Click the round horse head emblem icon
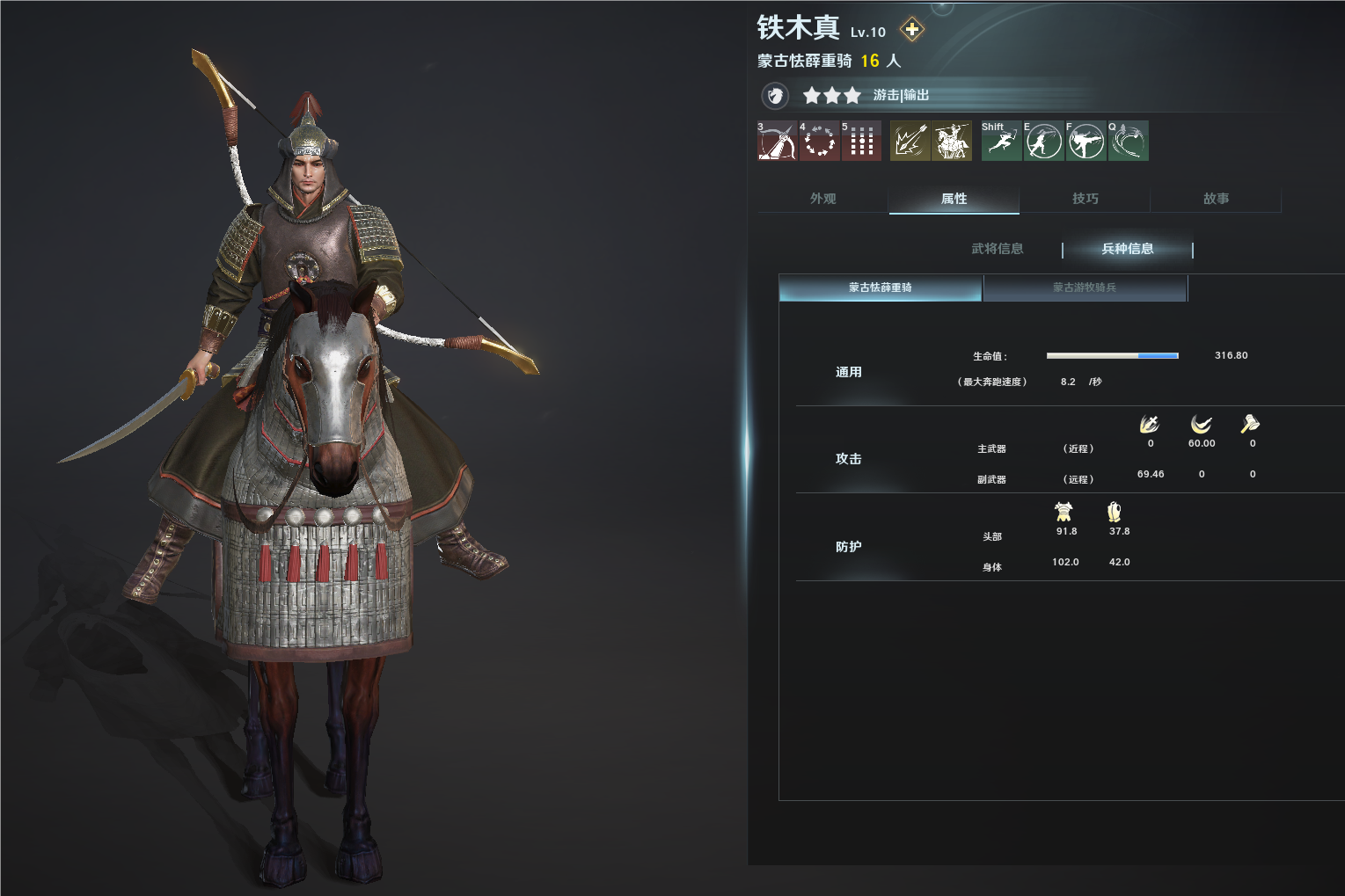The height and width of the screenshot is (896, 1345). point(775,95)
